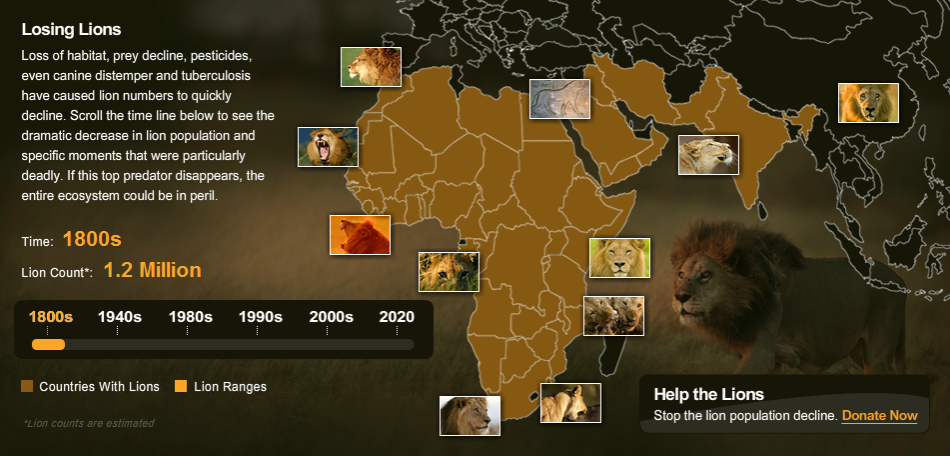Image resolution: width=950 pixels, height=456 pixels.
Task: Choose the 2020 timeline marker
Action: (396, 317)
